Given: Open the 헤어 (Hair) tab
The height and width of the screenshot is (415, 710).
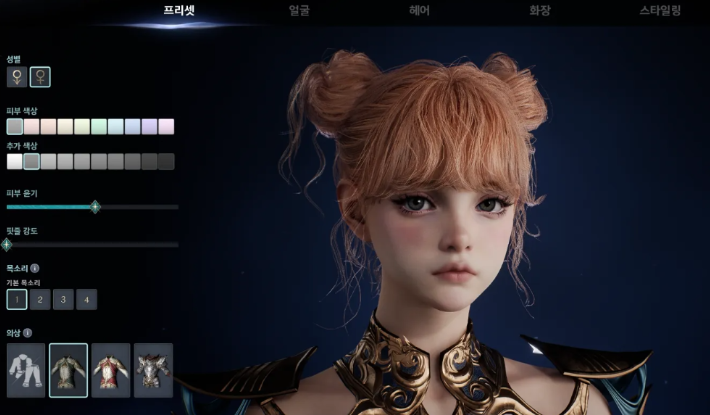Looking at the screenshot, I should 420,11.
